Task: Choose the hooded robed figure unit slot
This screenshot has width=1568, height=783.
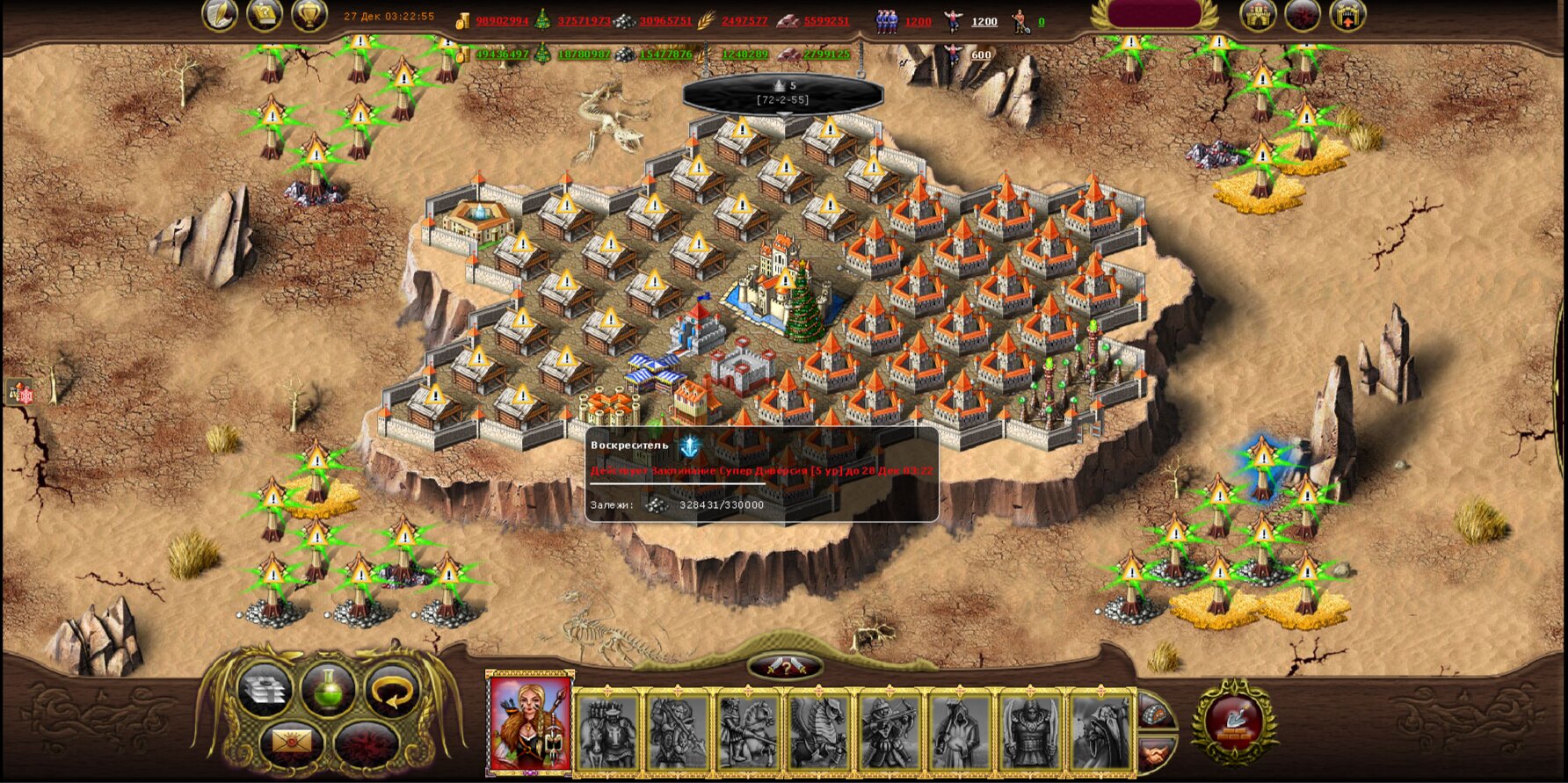Action: pos(960,731)
